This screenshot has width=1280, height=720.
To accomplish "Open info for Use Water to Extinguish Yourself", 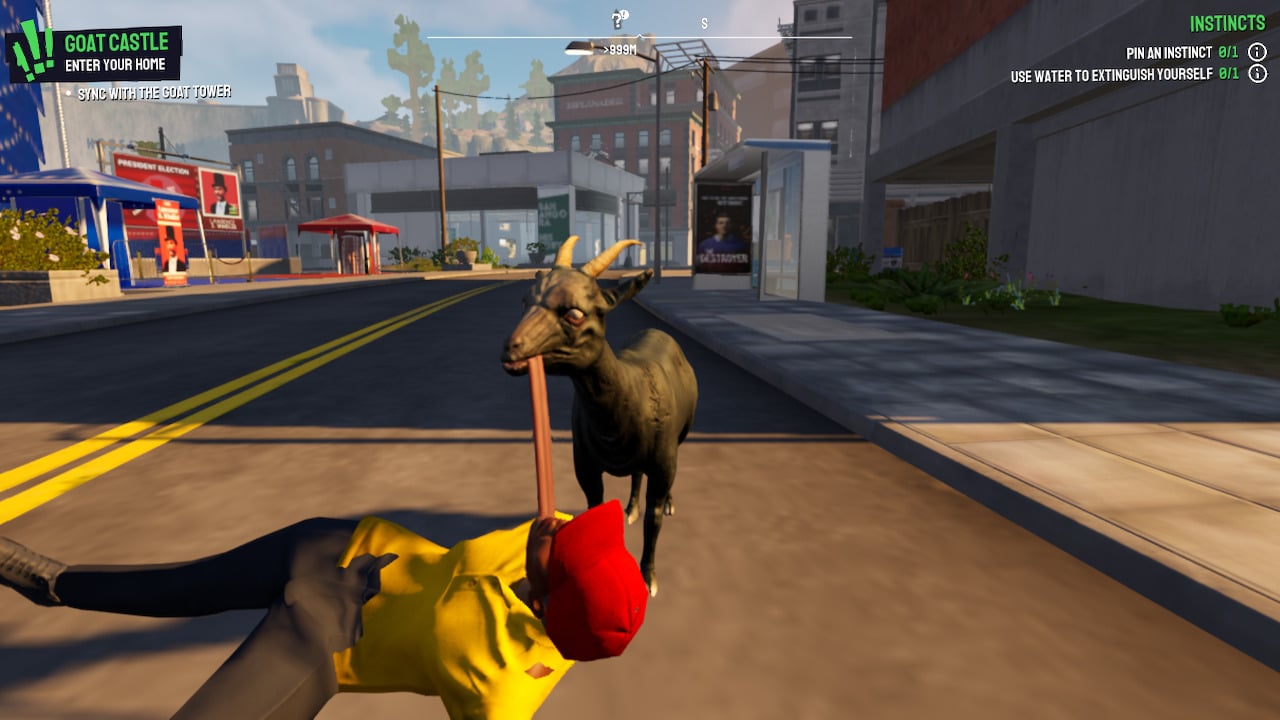I will [x=1258, y=74].
